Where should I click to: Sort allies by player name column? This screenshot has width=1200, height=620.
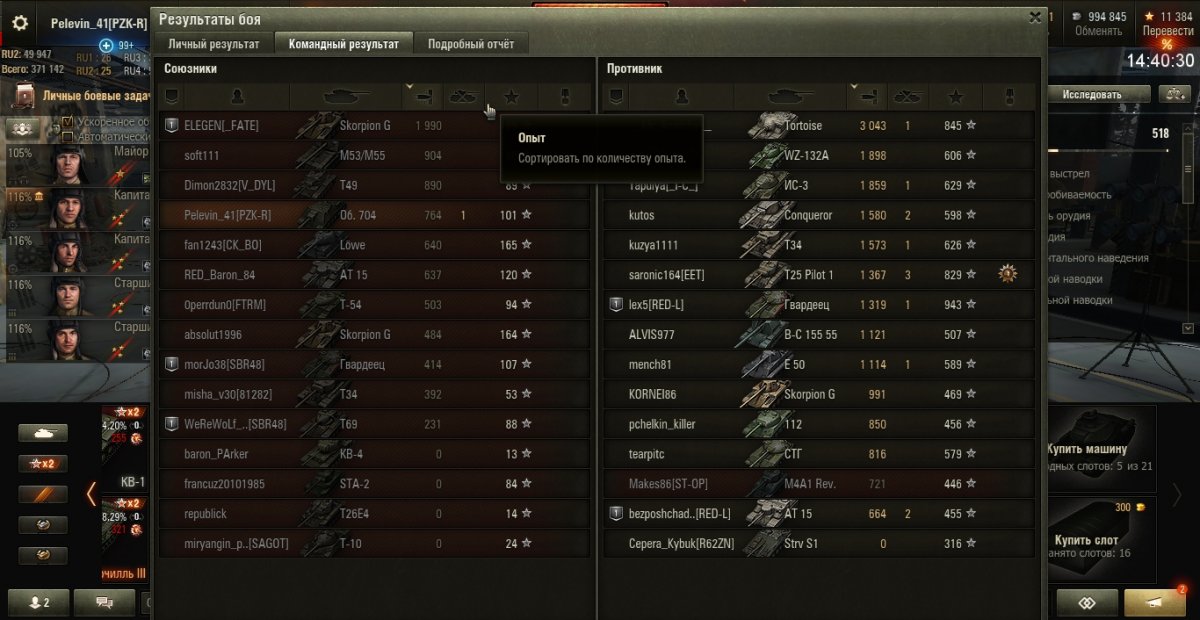pos(237,97)
